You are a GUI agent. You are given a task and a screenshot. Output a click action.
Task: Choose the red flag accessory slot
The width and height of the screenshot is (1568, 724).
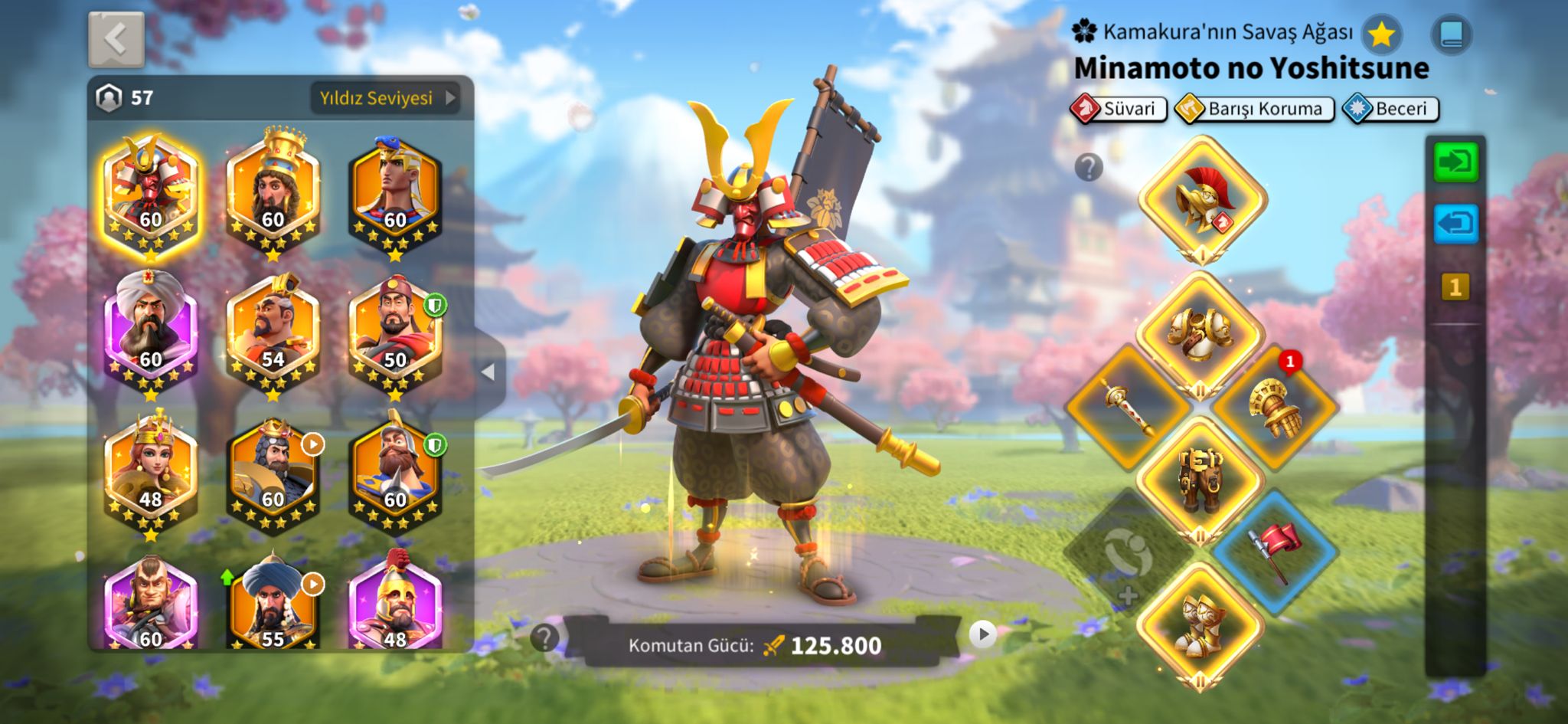1273,551
